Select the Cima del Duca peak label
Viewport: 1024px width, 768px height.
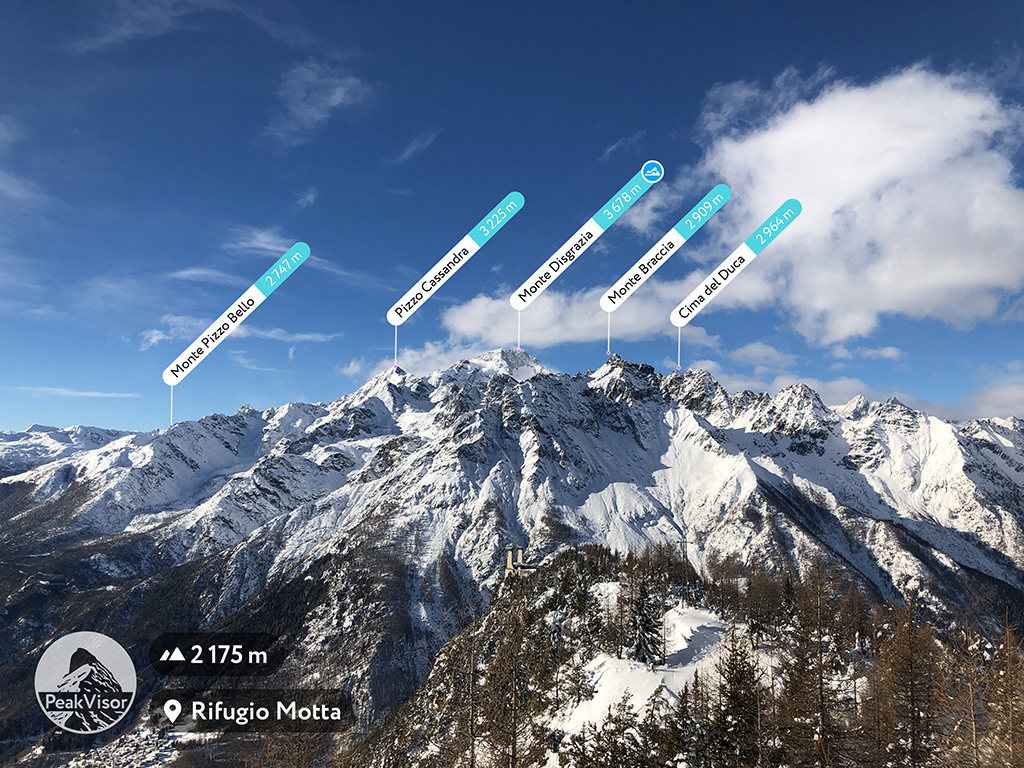735,263
